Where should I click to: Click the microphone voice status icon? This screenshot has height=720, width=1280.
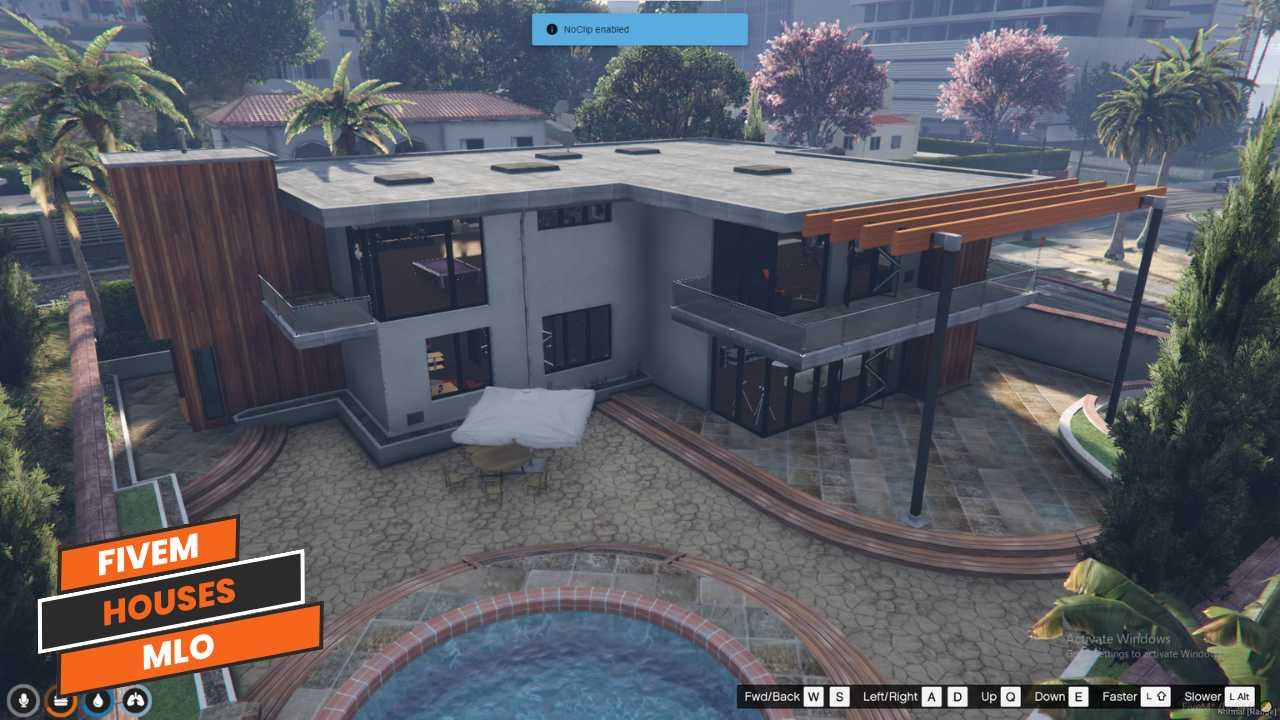pyautogui.click(x=23, y=701)
